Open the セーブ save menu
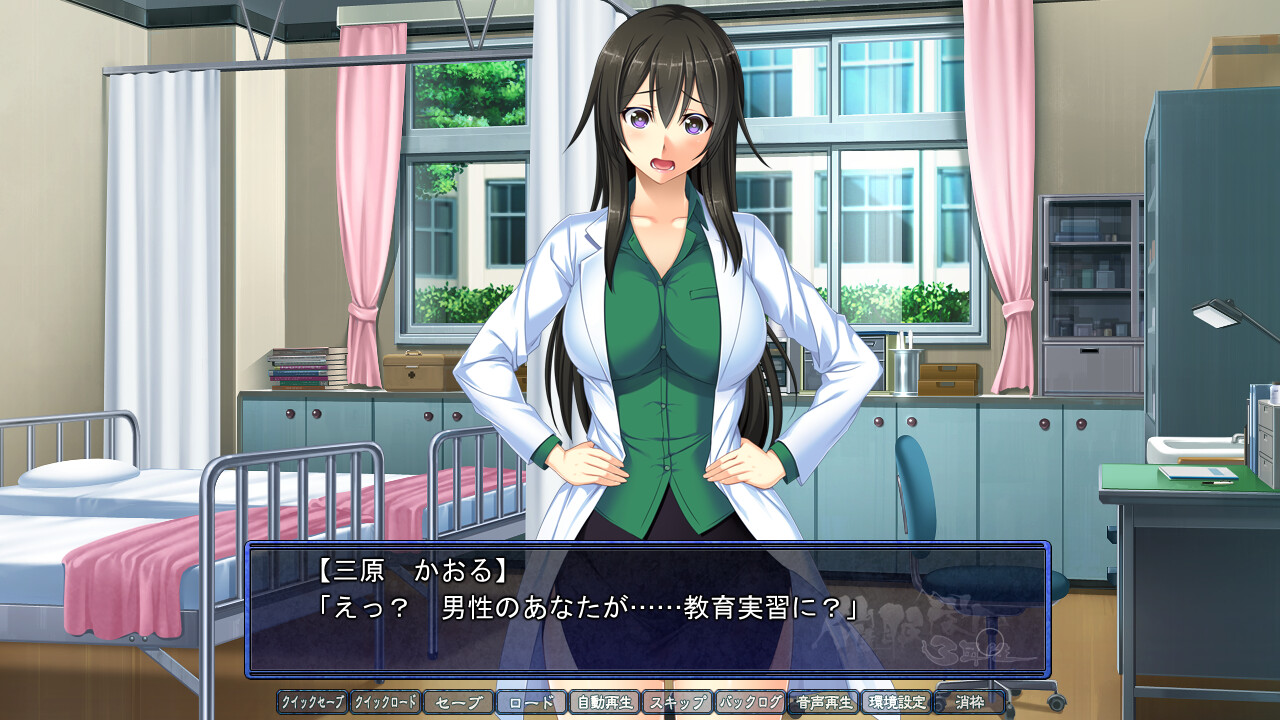 point(458,702)
